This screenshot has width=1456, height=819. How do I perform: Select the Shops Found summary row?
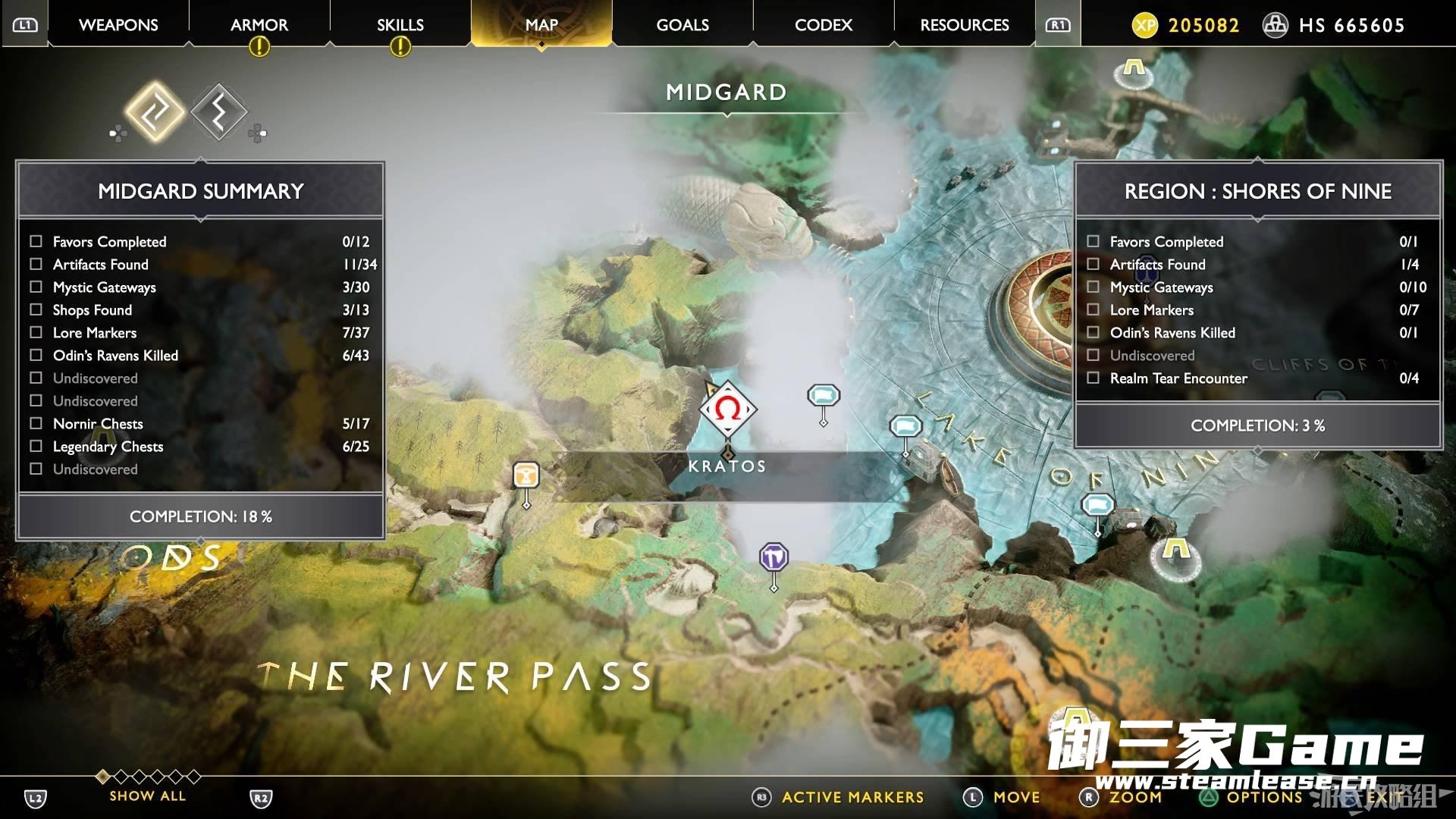pos(200,310)
